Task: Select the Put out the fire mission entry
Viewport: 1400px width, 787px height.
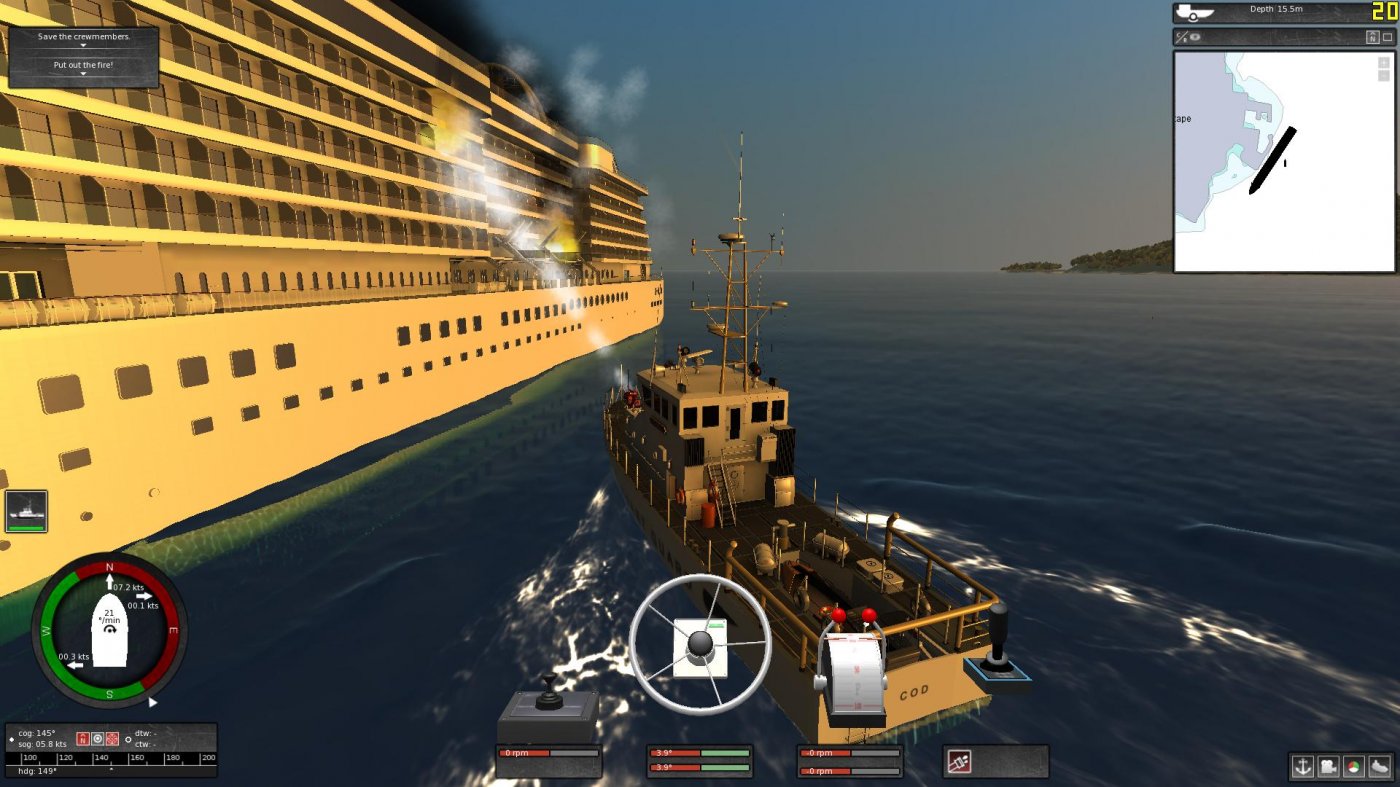Action: [83, 64]
